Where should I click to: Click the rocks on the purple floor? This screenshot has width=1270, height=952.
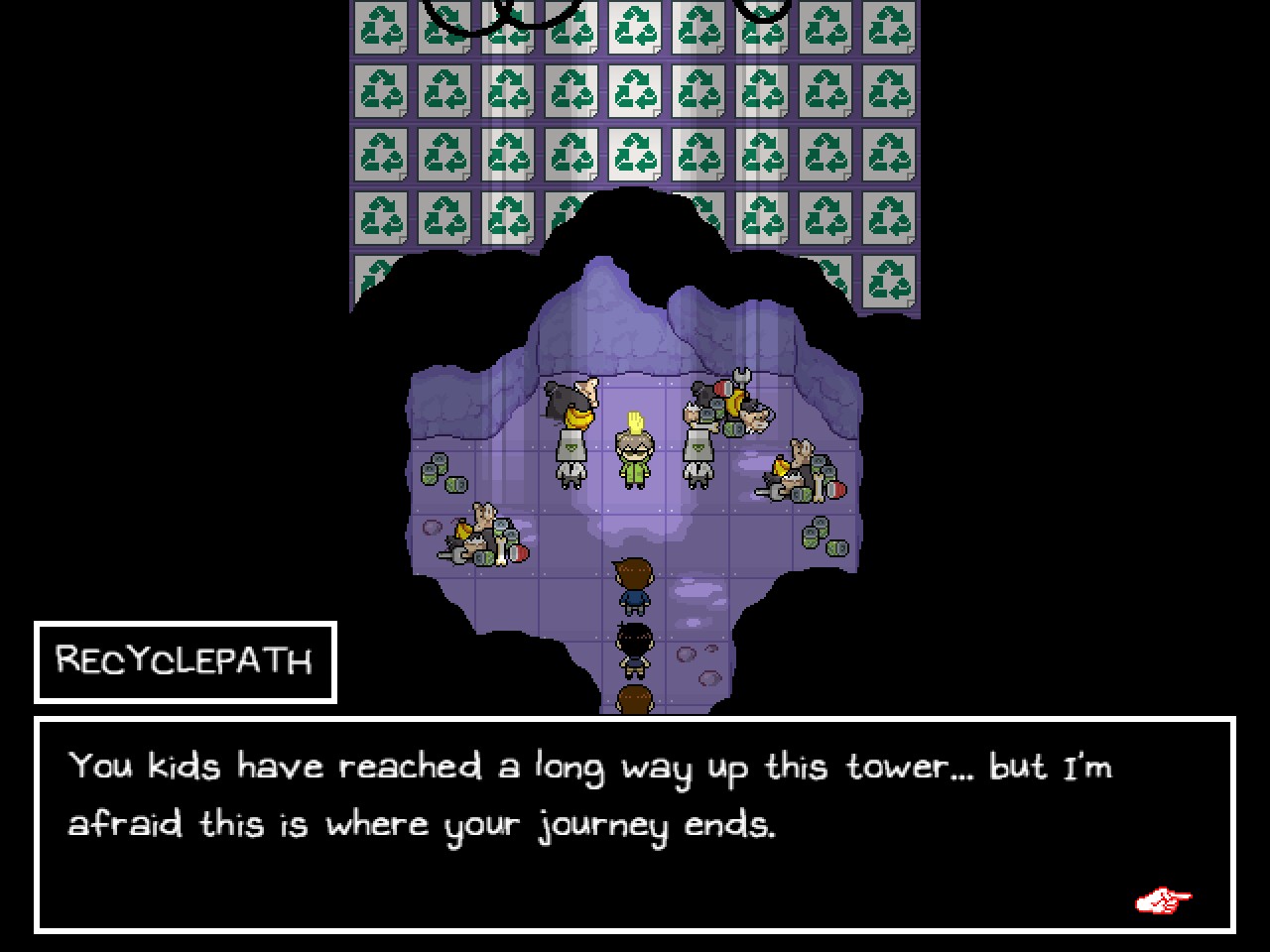pos(688,654)
